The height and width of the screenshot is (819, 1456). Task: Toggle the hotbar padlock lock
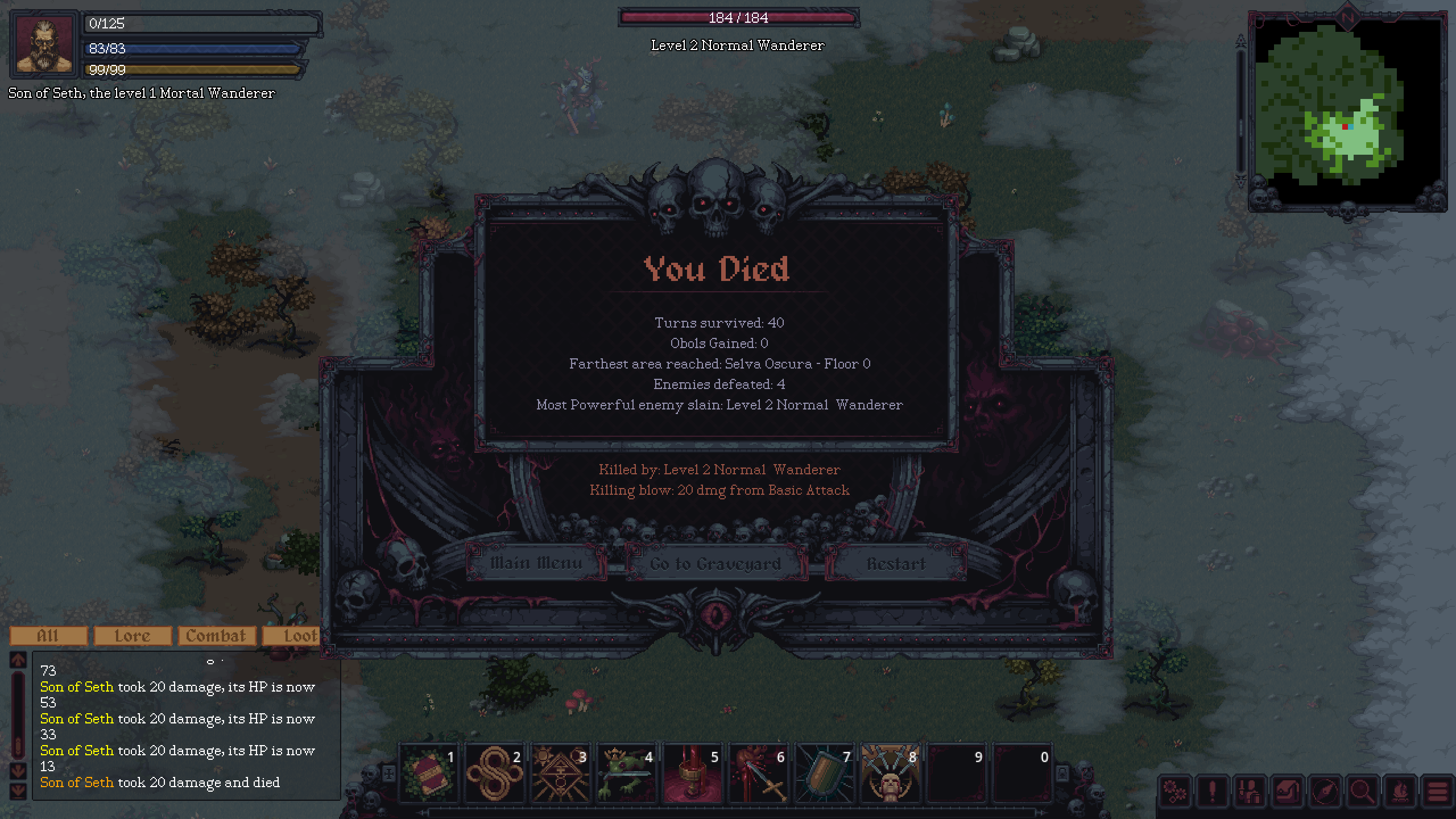pos(1062,773)
